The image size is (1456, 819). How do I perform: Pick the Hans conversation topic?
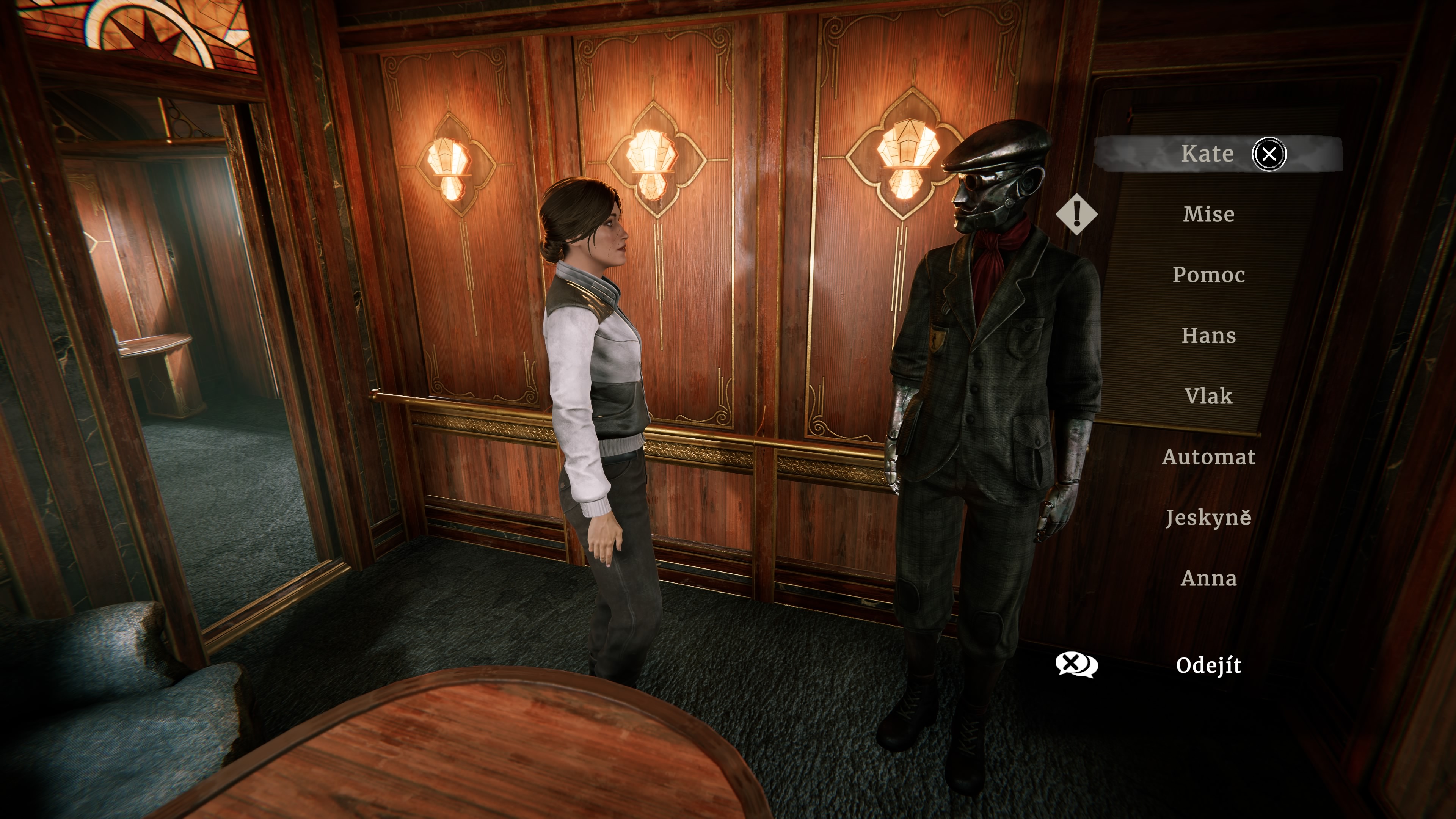(1208, 336)
